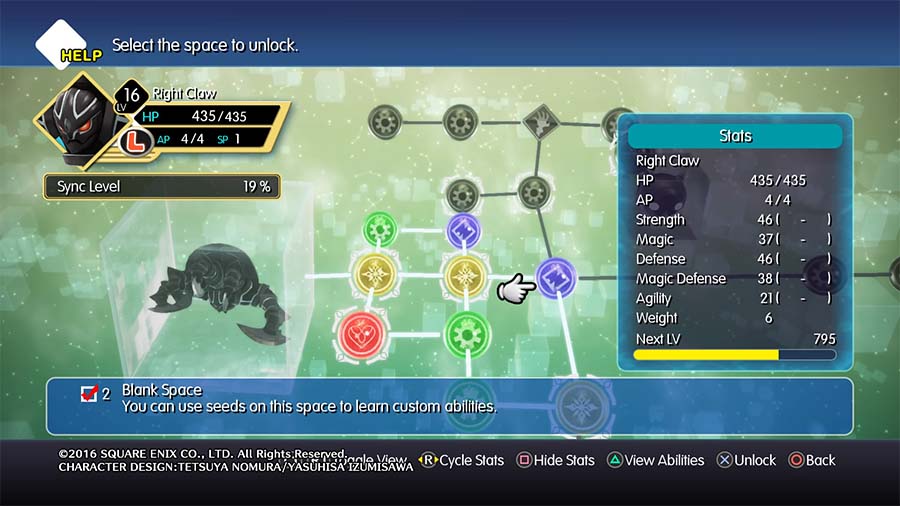Select the red heart node
The width and height of the screenshot is (900, 506).
click(364, 334)
